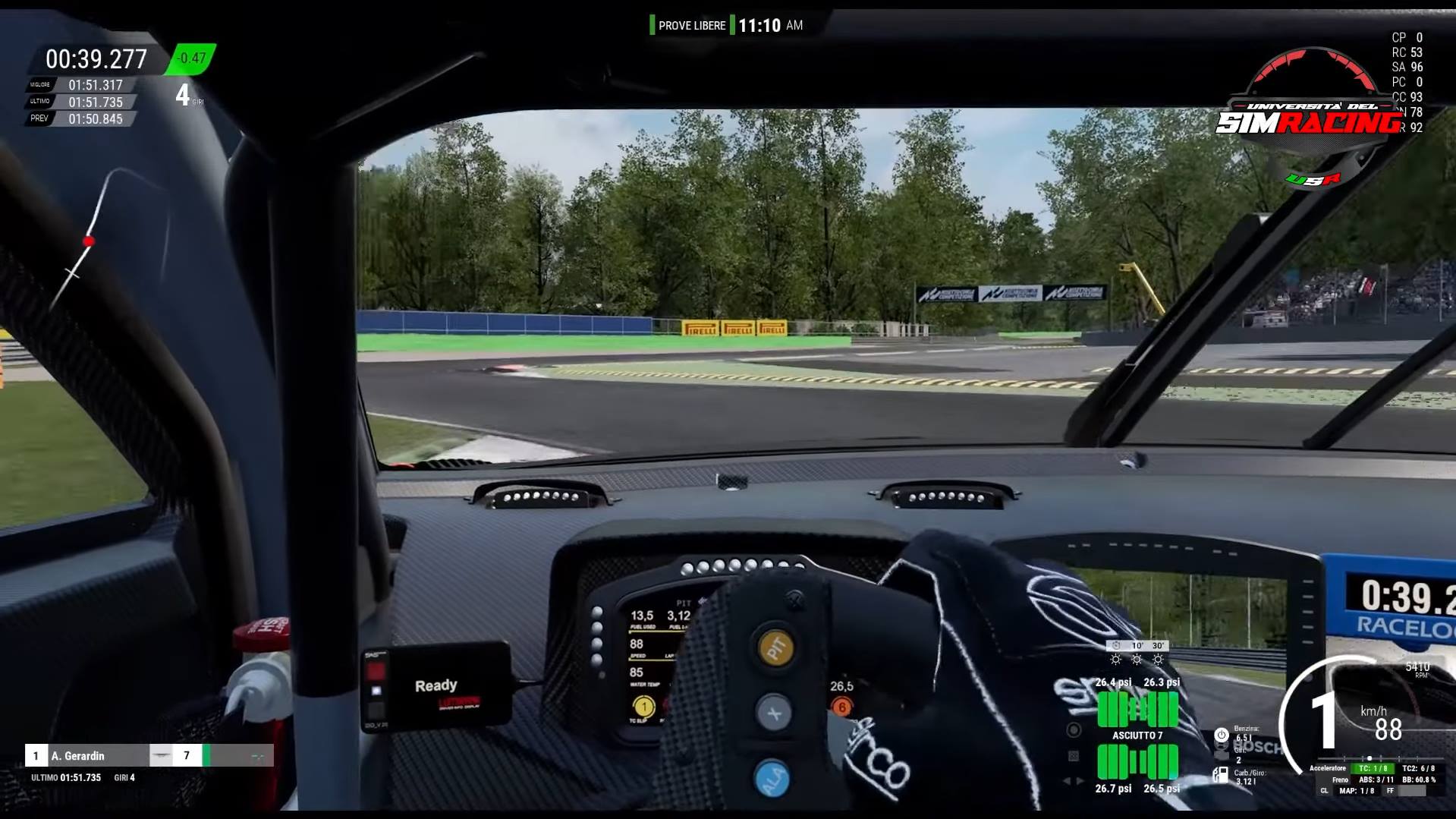Toggle the CL indicator in electronics panel

click(1325, 792)
